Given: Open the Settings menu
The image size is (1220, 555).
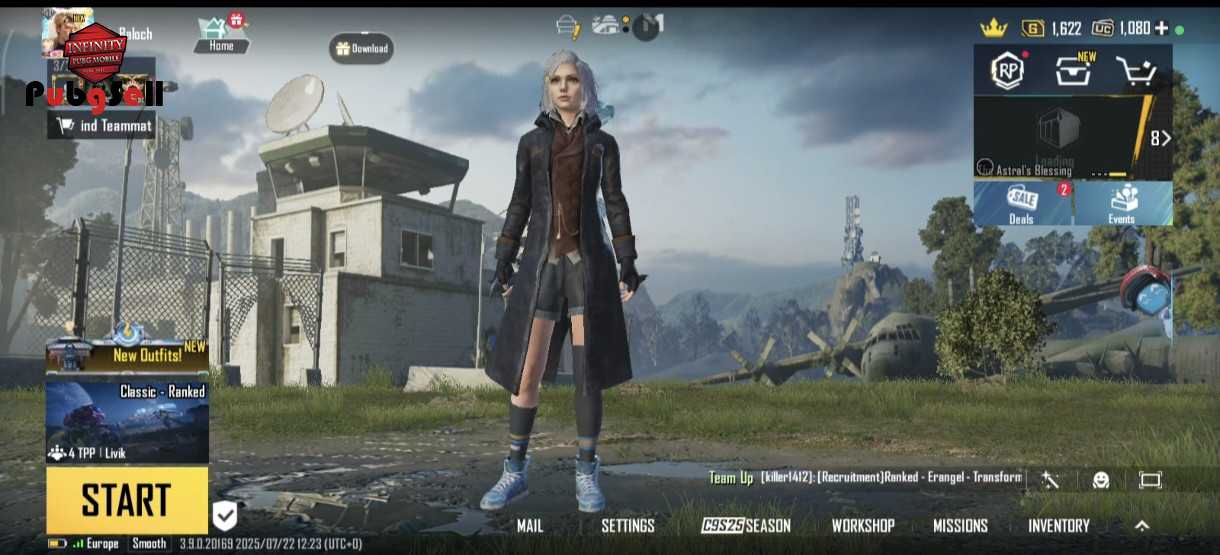Looking at the screenshot, I should click(x=628, y=526).
